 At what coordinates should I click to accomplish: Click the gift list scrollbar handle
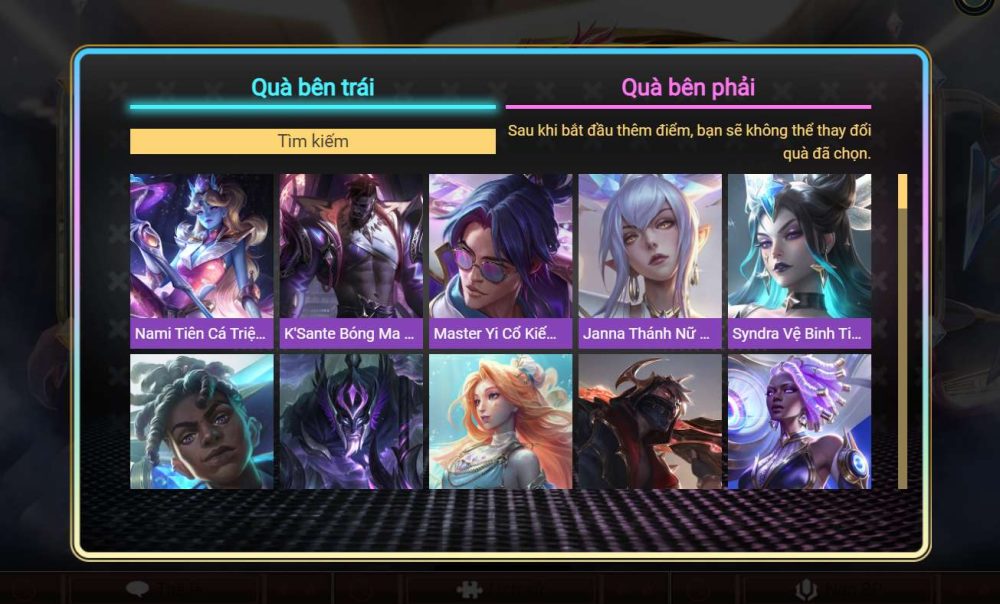tap(902, 191)
